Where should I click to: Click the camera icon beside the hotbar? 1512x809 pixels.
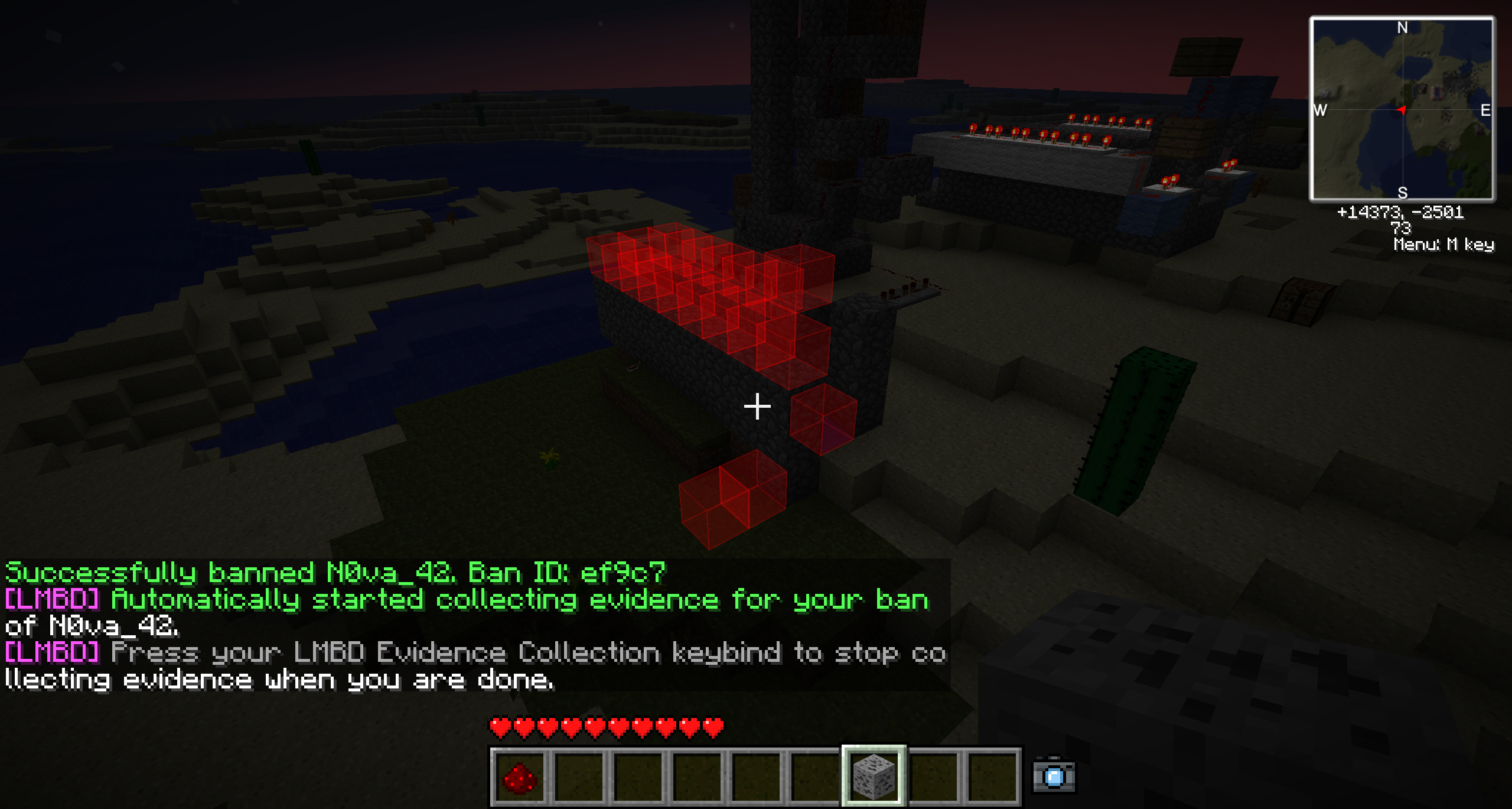point(1054,775)
